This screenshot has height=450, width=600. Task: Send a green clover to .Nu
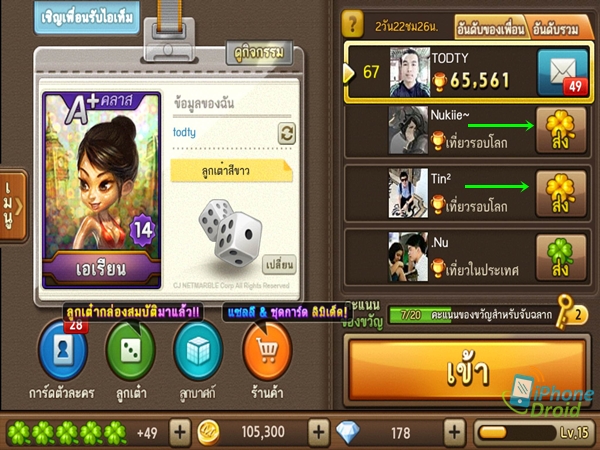point(560,255)
